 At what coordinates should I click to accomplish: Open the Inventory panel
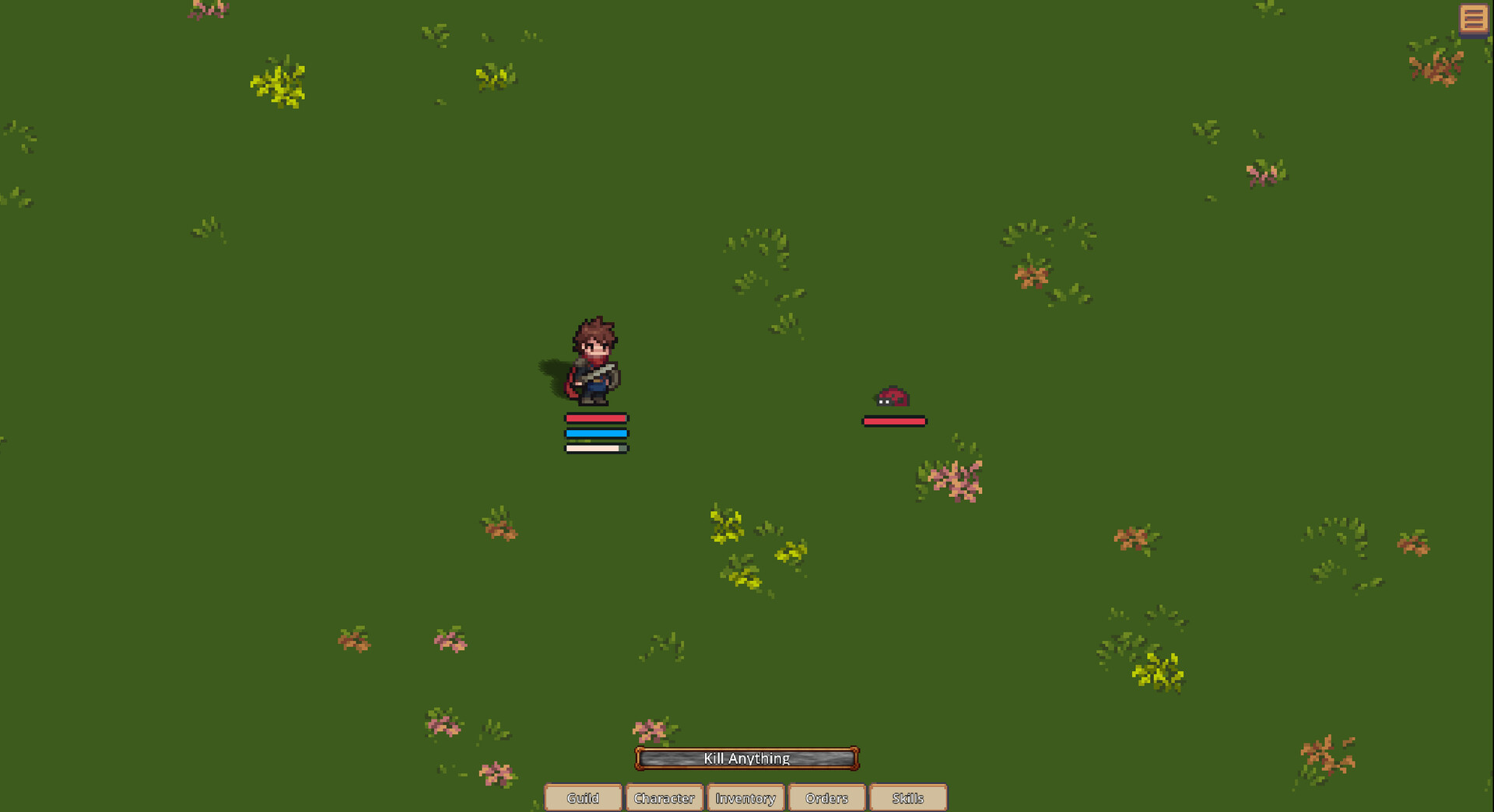pos(745,798)
